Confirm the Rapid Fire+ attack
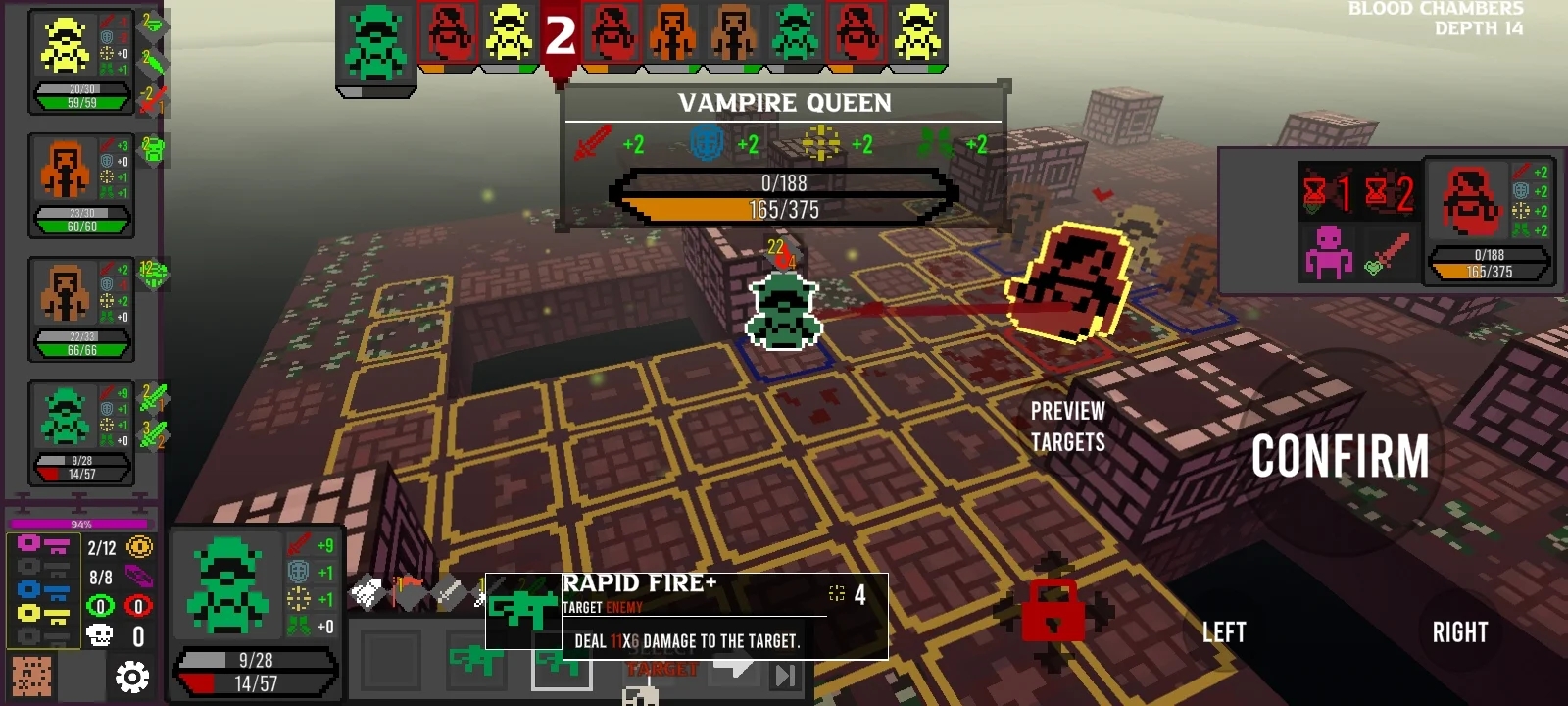The height and width of the screenshot is (706, 1568). (1340, 457)
